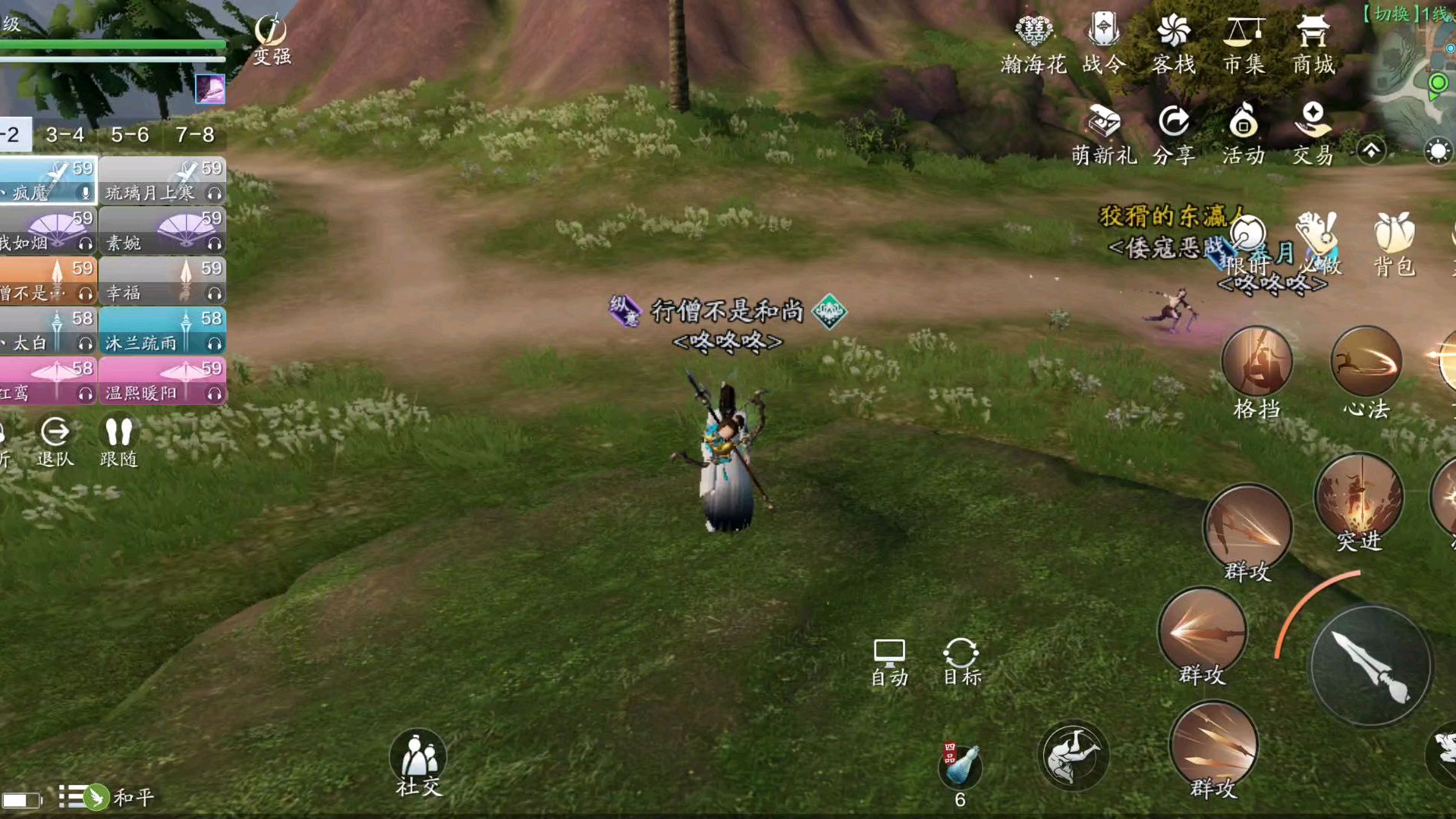This screenshot has width=1456, height=819.
Task: Open the 市集 market
Action: [x=1244, y=44]
